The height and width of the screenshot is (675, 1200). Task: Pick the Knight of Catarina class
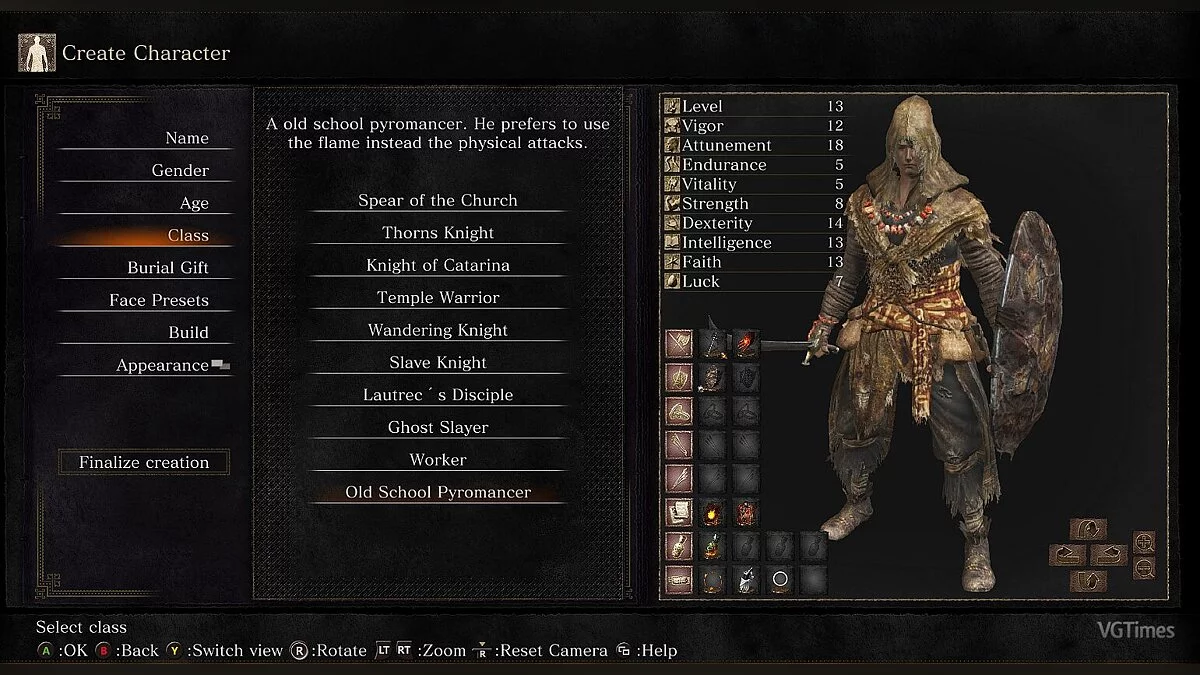pos(438,265)
